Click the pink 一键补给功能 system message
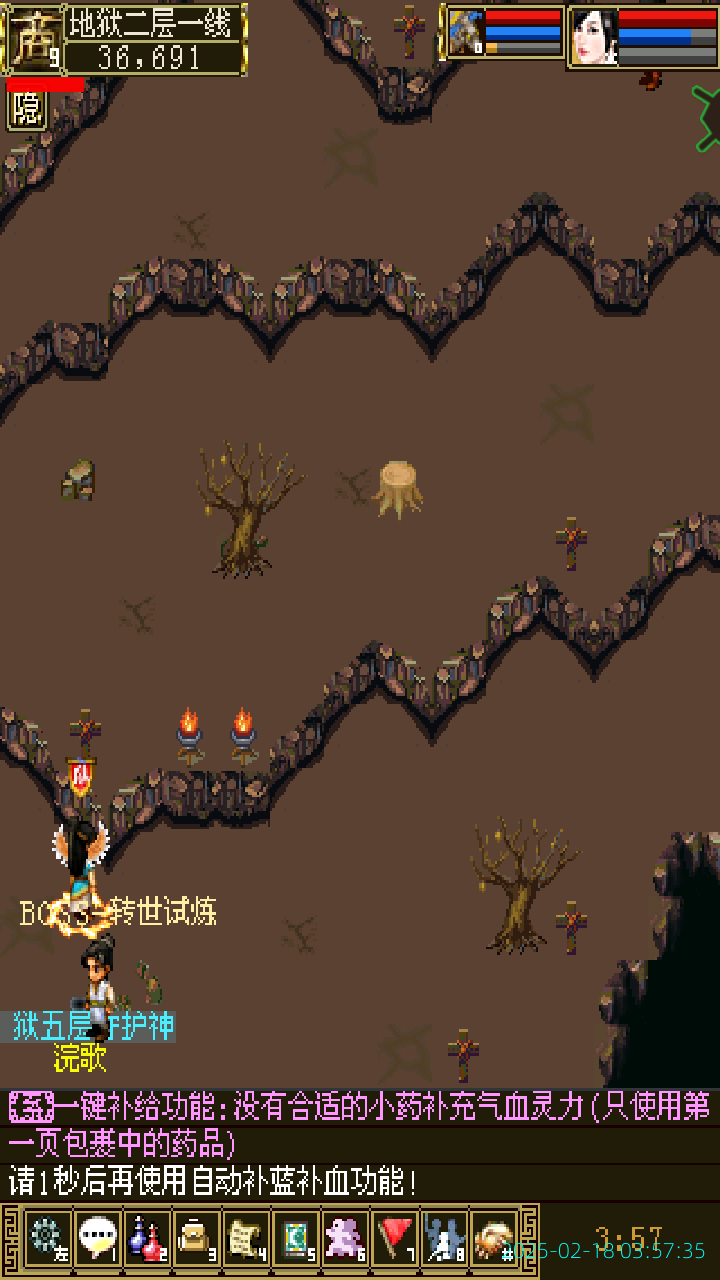The image size is (720, 1280). click(x=360, y=1123)
